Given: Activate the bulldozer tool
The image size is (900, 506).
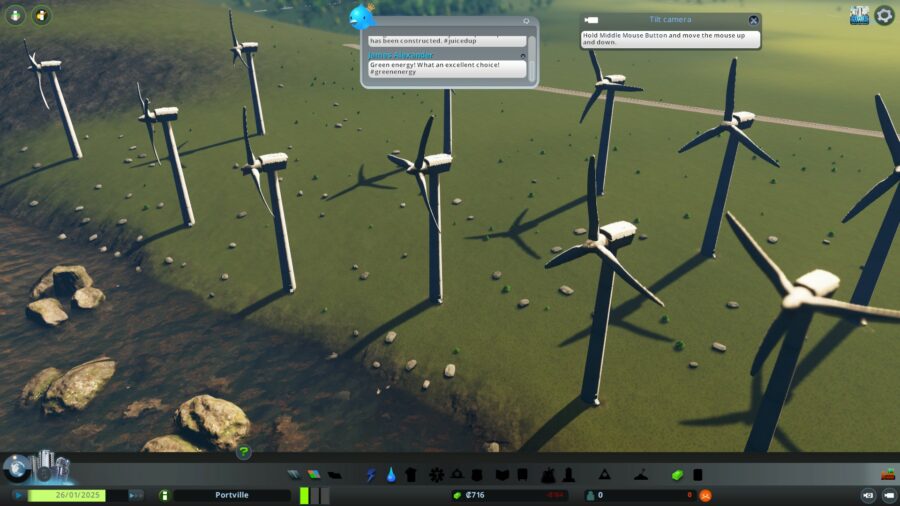Looking at the screenshot, I should click(x=887, y=474).
